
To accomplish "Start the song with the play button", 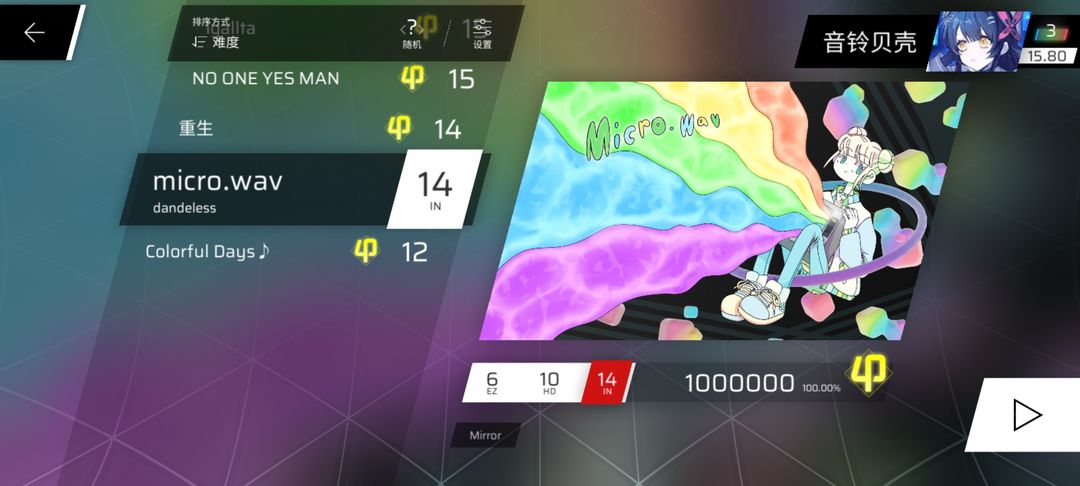I will point(1027,414).
